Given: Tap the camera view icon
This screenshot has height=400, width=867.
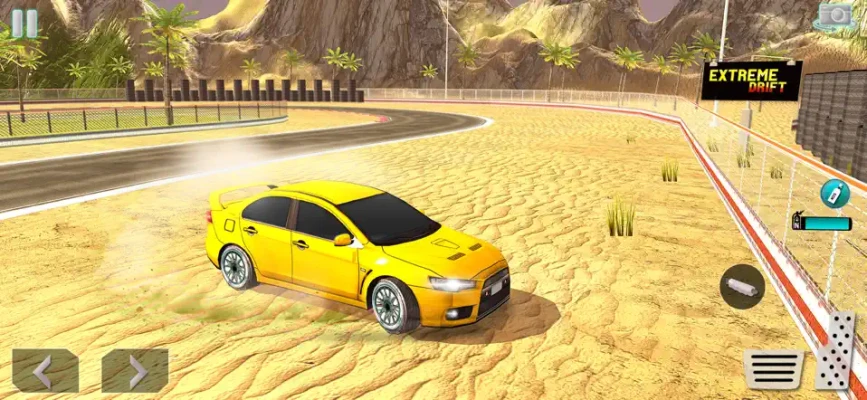Looking at the screenshot, I should click(x=834, y=16).
